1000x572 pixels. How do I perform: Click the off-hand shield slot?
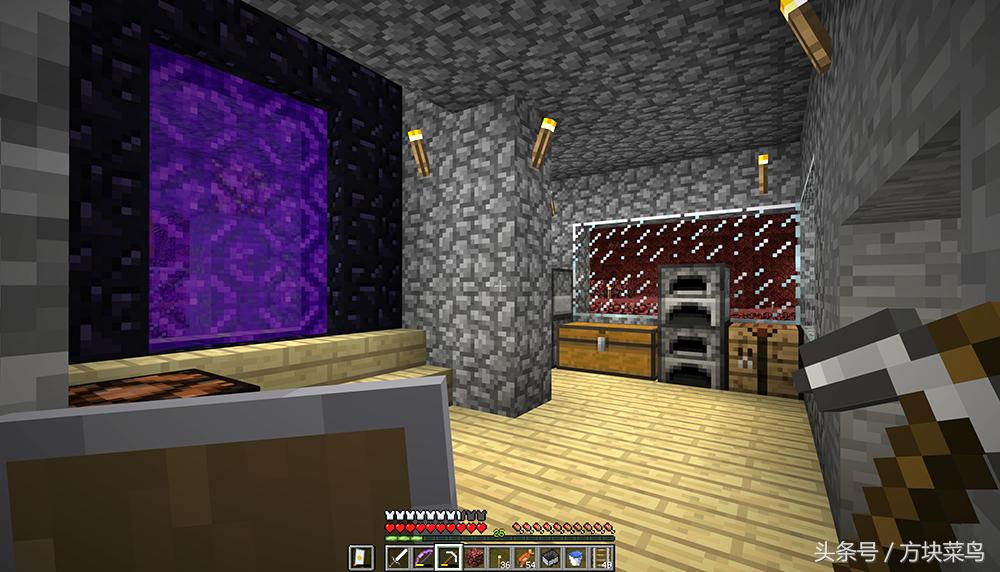coord(359,555)
